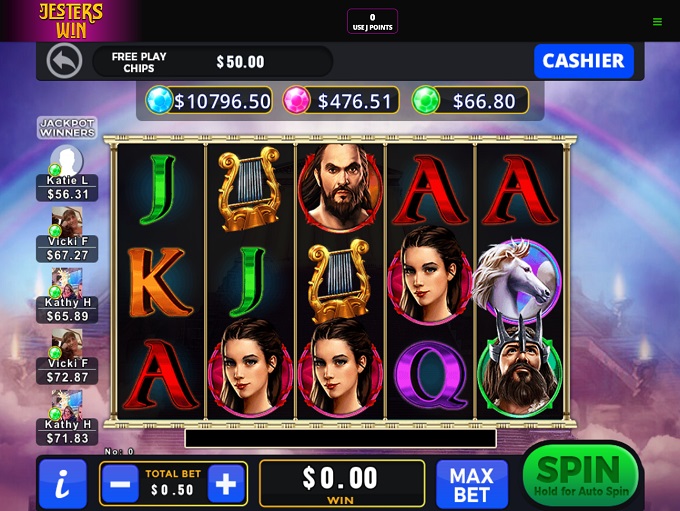
Task: Select Vicki F's $72.87 jackpot win
Action: point(67,357)
